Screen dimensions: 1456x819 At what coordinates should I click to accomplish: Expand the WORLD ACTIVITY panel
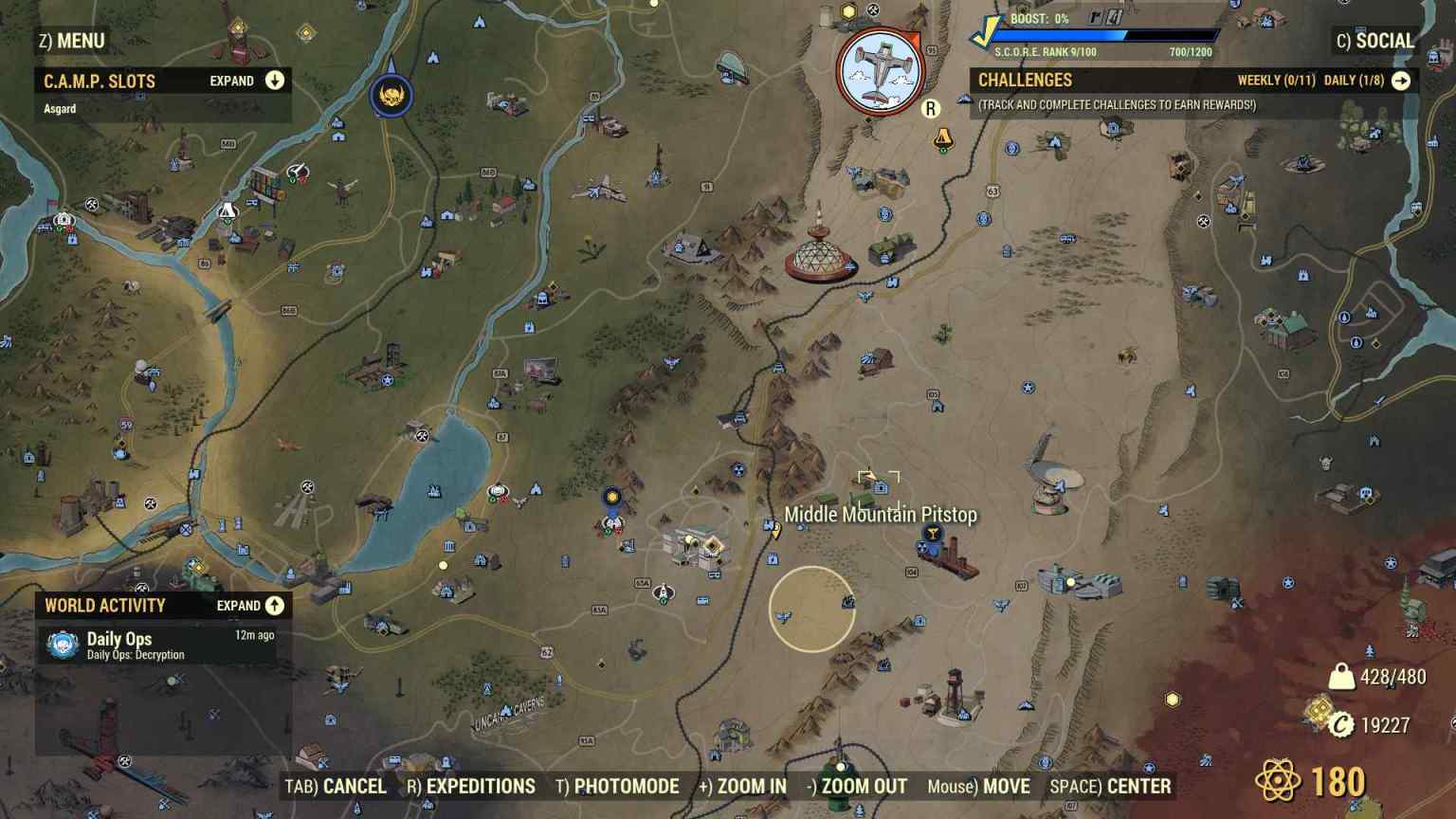pos(274,605)
